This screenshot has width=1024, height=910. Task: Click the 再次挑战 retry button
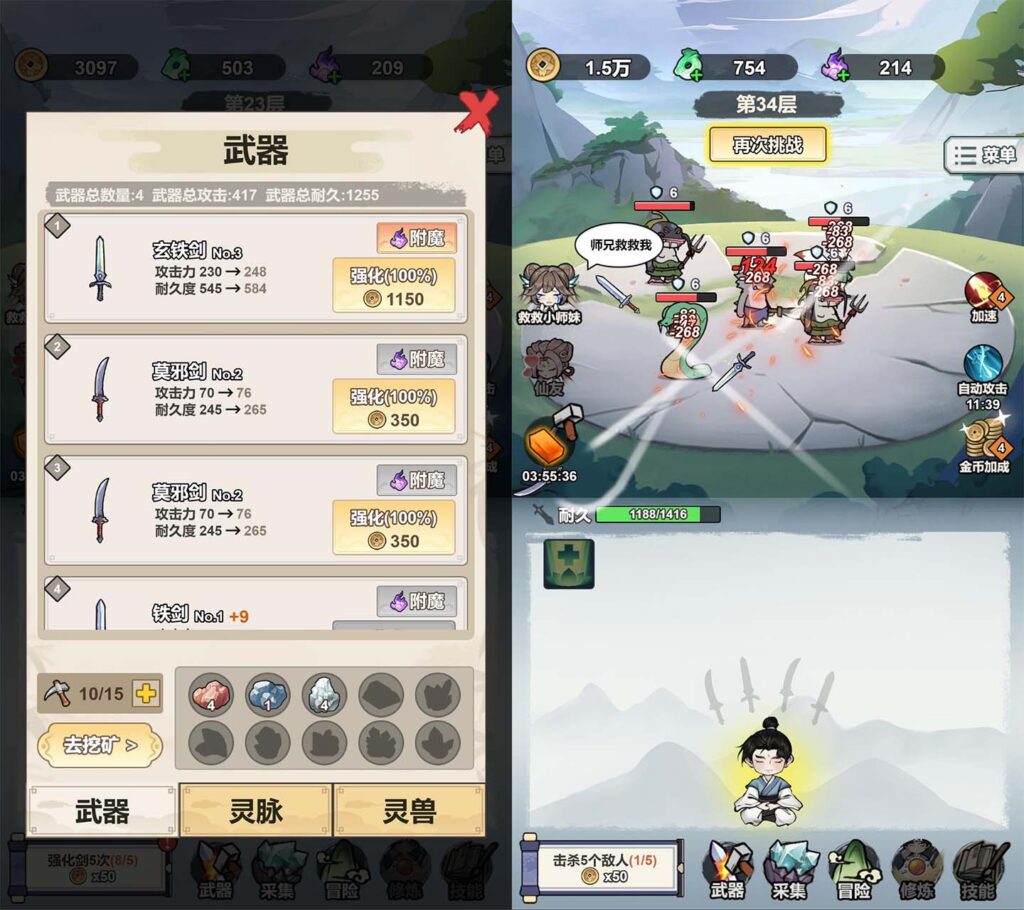767,145
